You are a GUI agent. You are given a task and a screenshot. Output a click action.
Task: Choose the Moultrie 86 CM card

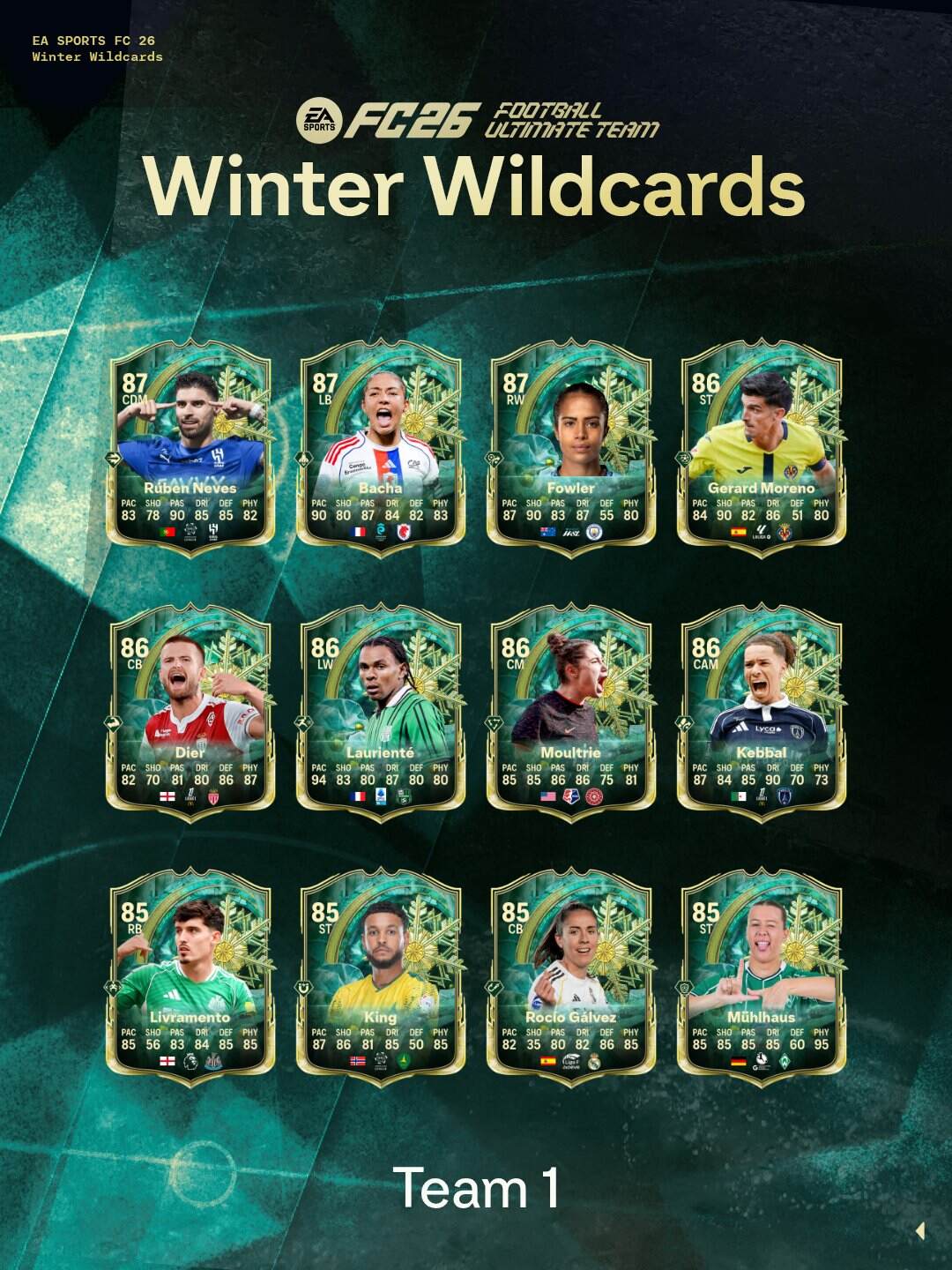[571, 714]
